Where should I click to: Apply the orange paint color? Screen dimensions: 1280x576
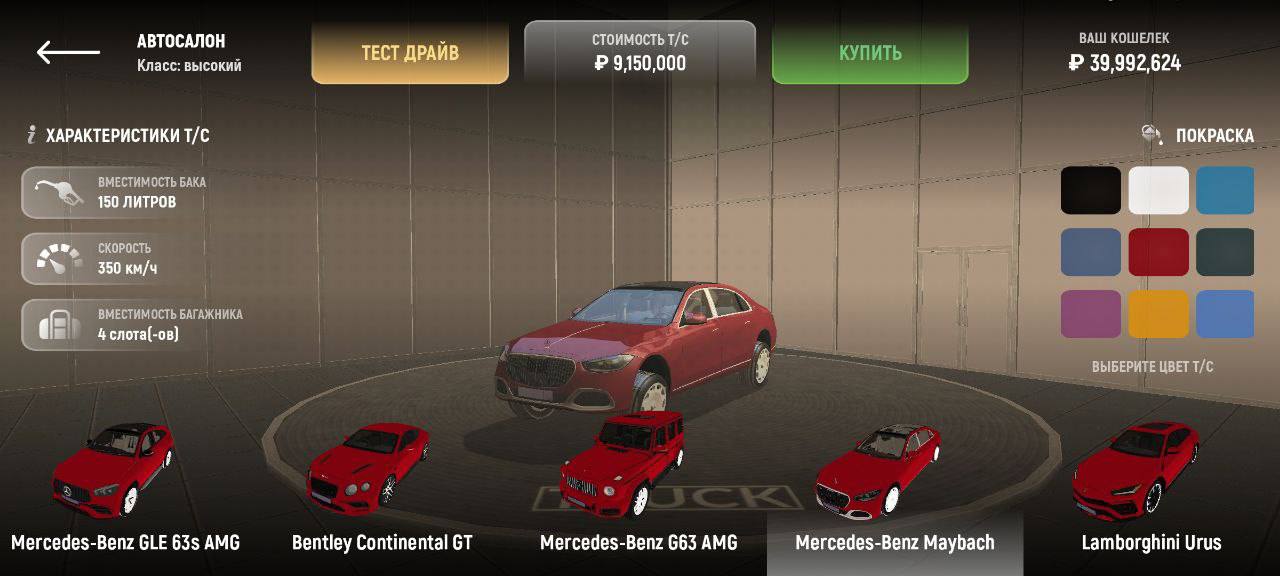pos(1159,314)
